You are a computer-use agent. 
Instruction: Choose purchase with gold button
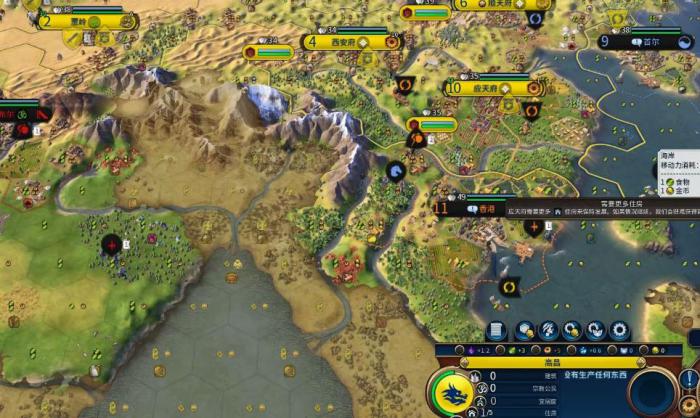573,330
